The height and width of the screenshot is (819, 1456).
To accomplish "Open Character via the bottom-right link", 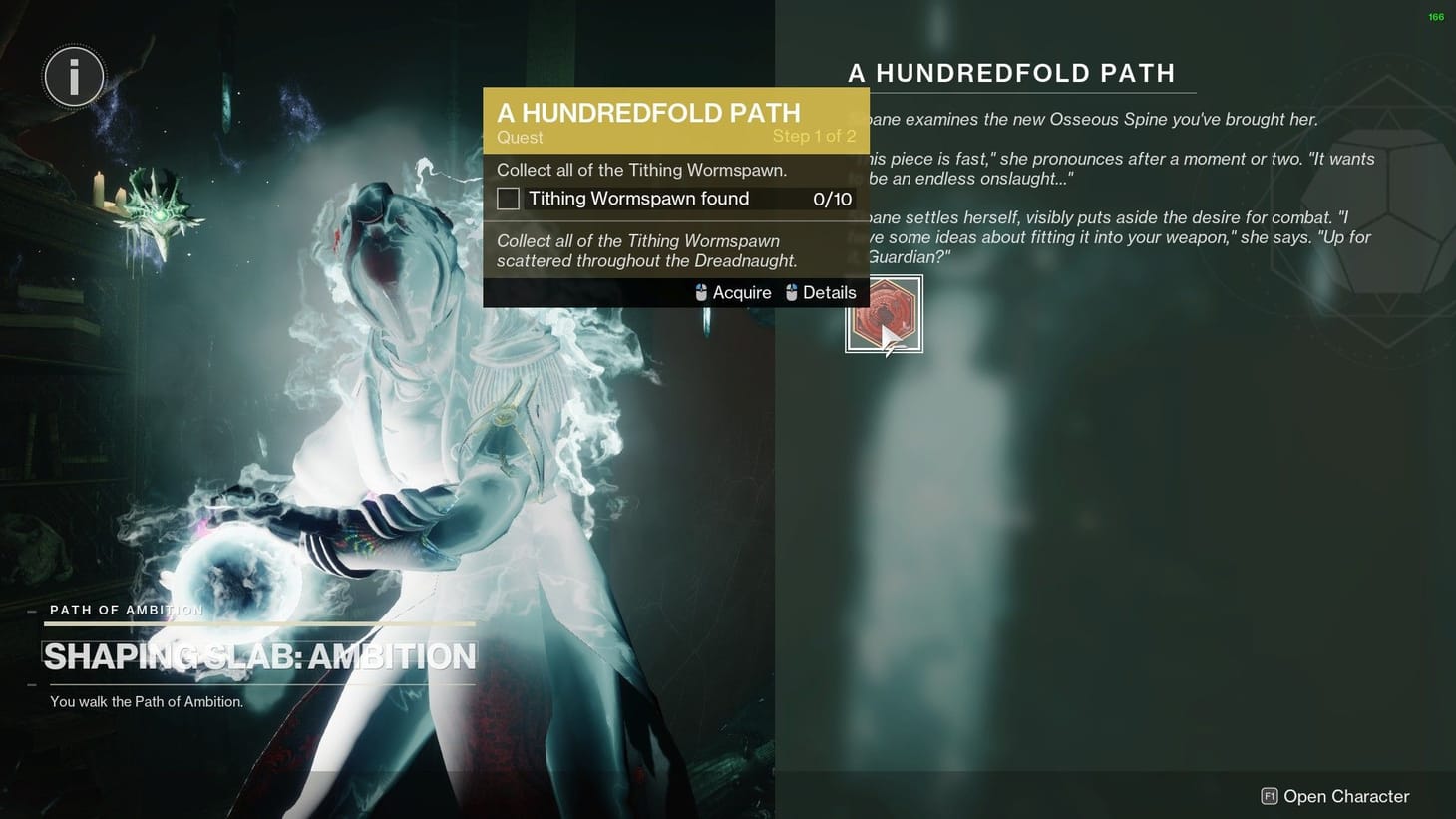I will tap(1344, 796).
